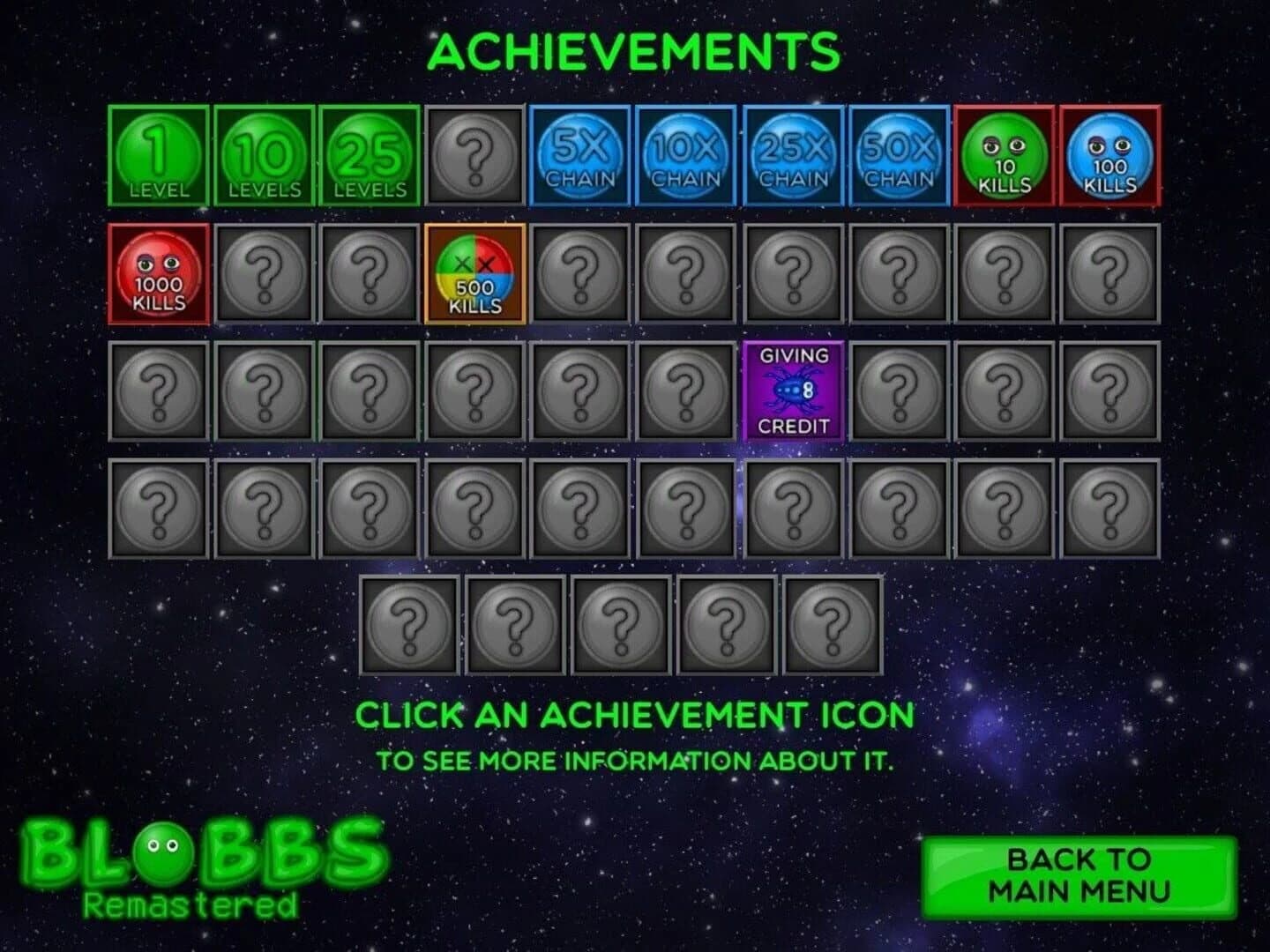Click the Achievements heading text
This screenshot has width=1270, height=952.
click(x=635, y=50)
